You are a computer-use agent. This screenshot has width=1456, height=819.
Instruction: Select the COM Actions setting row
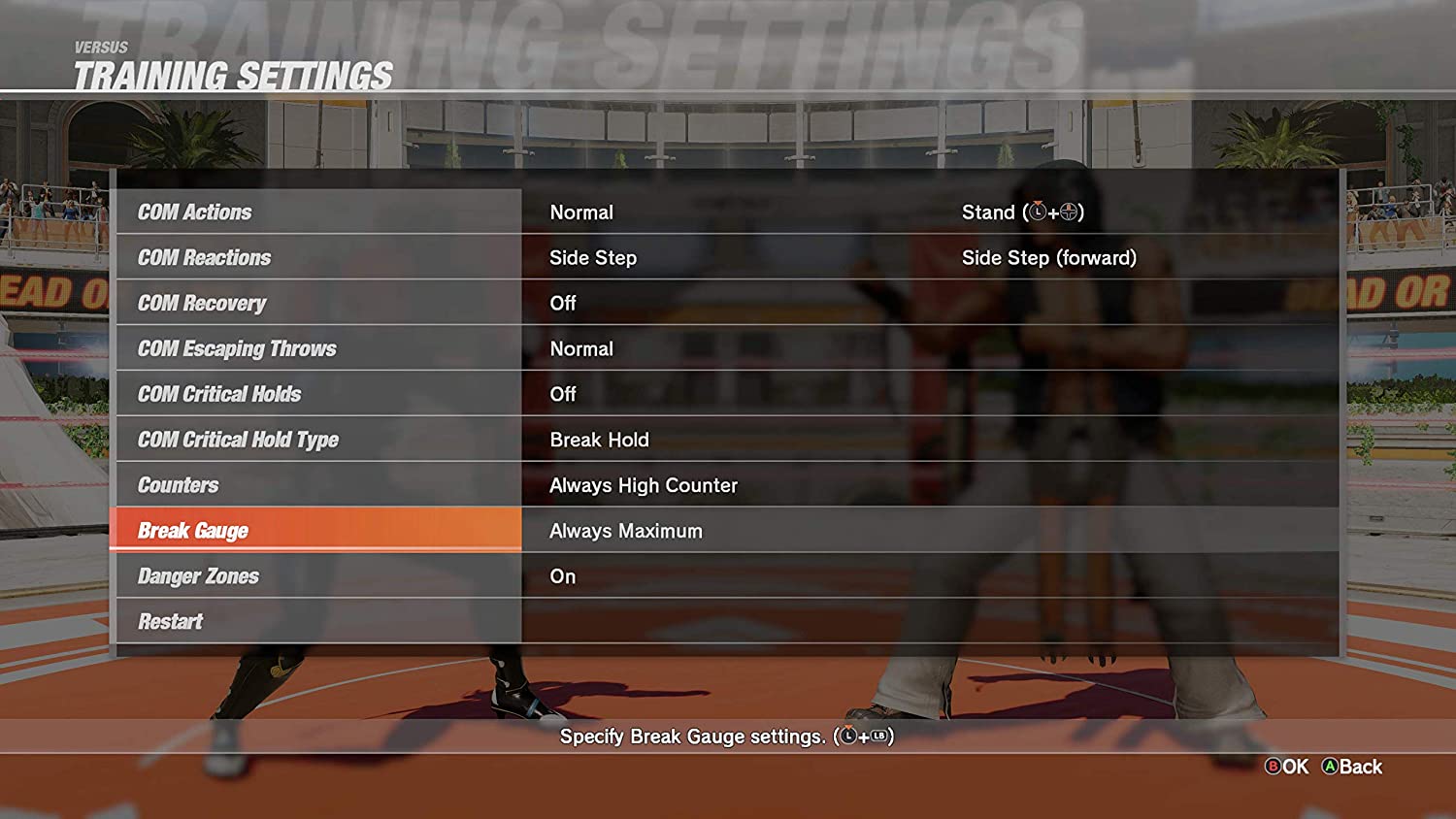click(x=318, y=212)
